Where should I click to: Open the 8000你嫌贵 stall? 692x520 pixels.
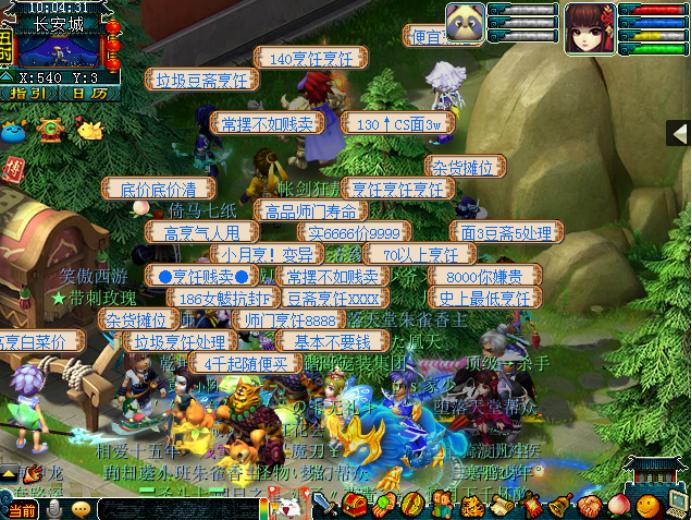click(x=483, y=276)
